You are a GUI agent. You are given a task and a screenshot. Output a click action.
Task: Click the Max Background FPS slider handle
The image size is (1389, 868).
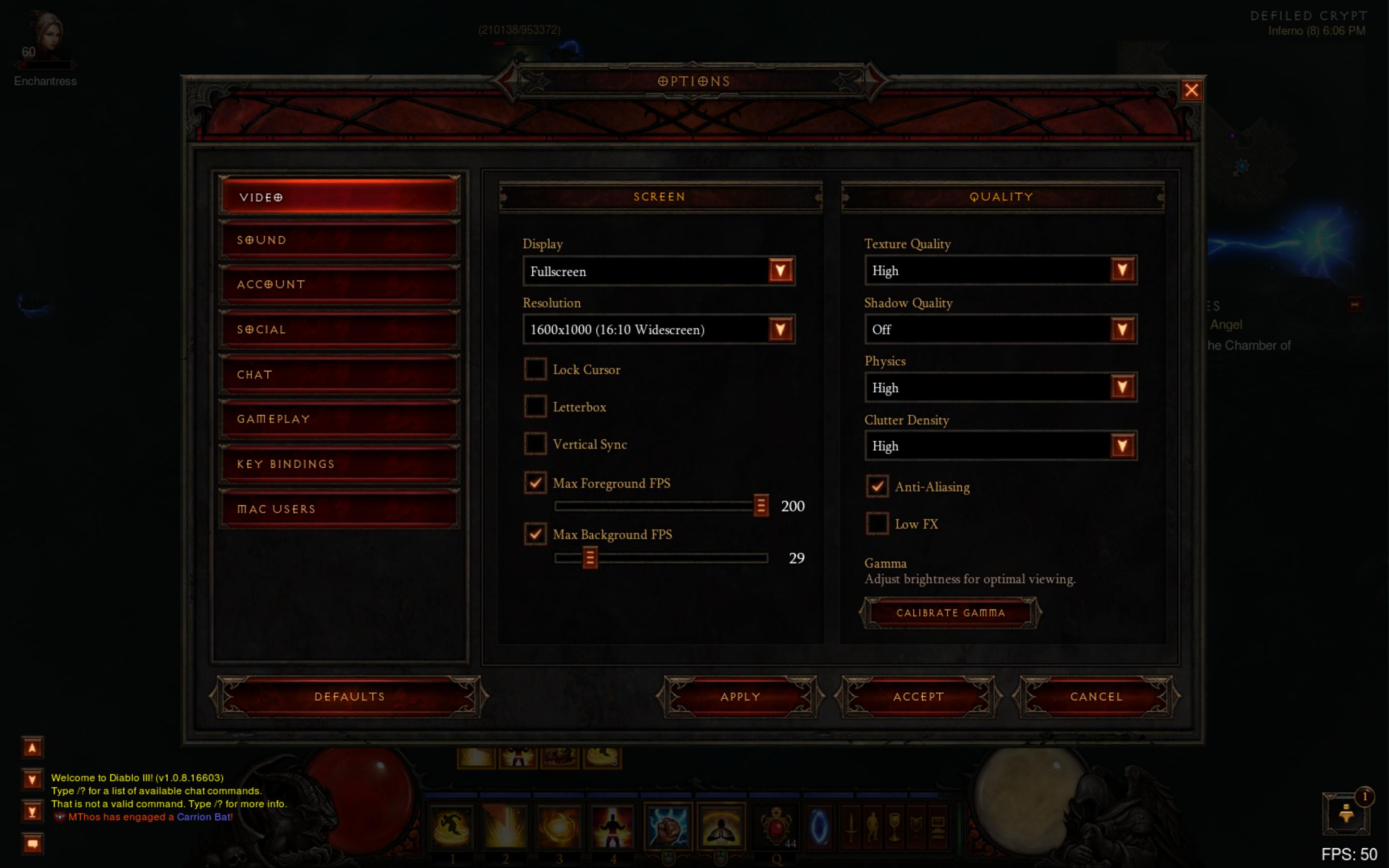click(x=589, y=557)
